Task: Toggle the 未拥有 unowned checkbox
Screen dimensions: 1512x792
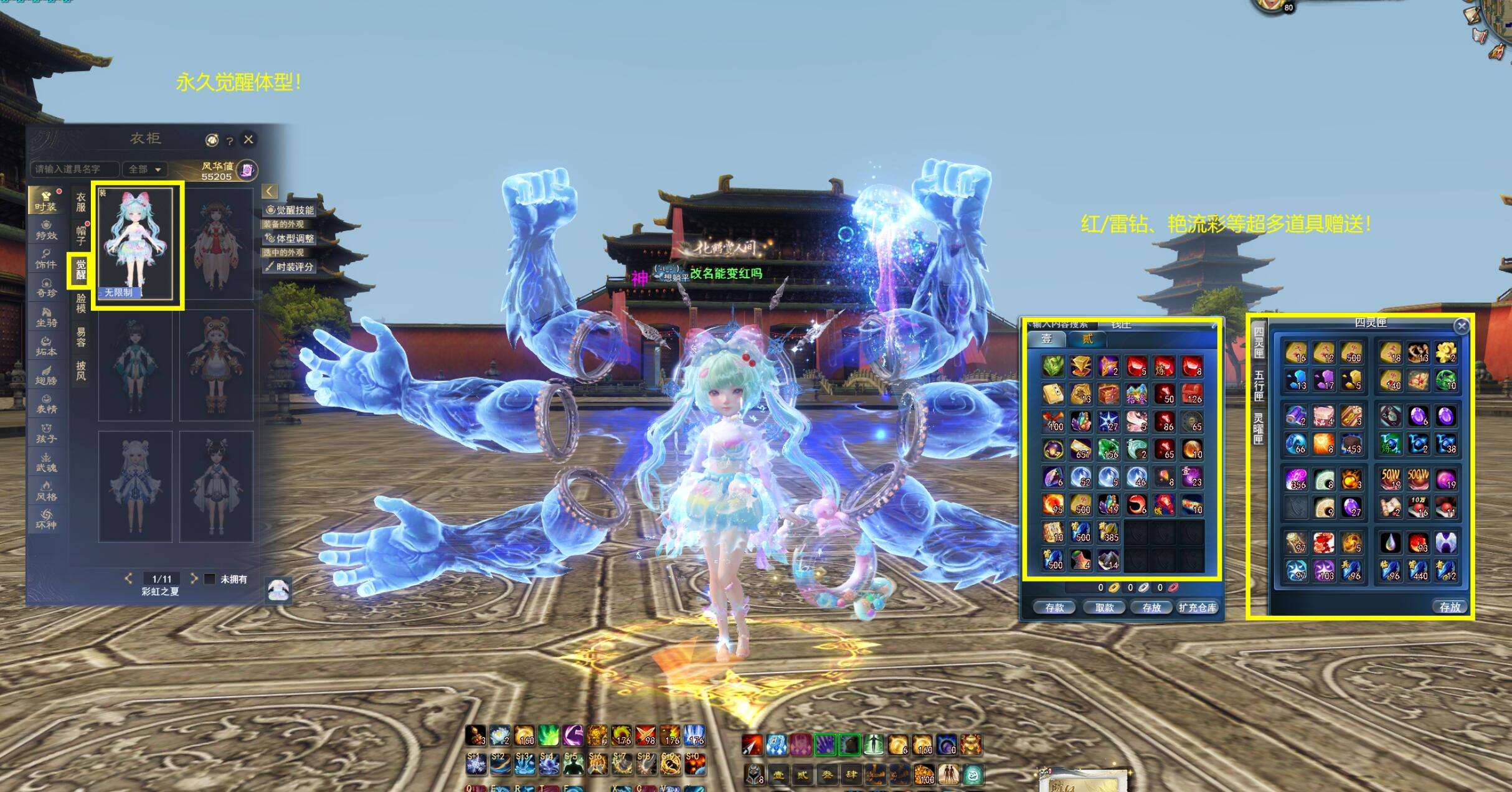Action: (210, 579)
